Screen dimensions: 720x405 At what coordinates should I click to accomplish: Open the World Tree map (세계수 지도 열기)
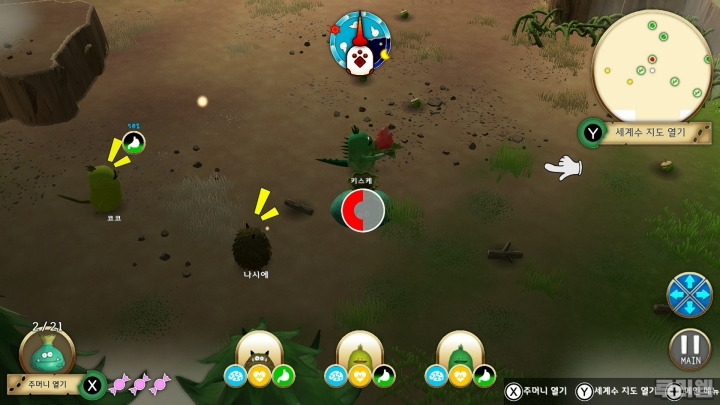tap(646, 132)
